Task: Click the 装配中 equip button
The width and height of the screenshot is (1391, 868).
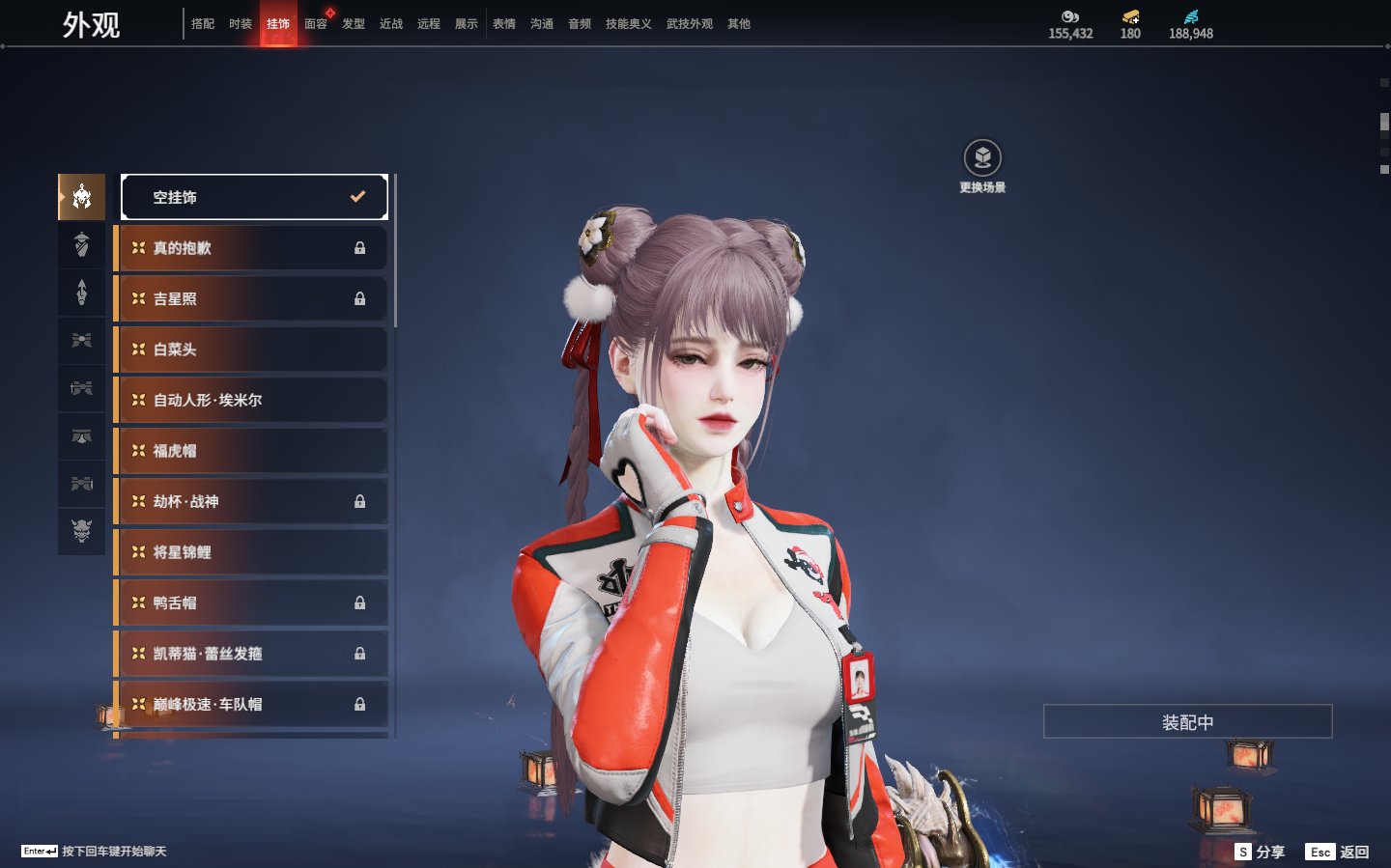Action: coord(1187,722)
